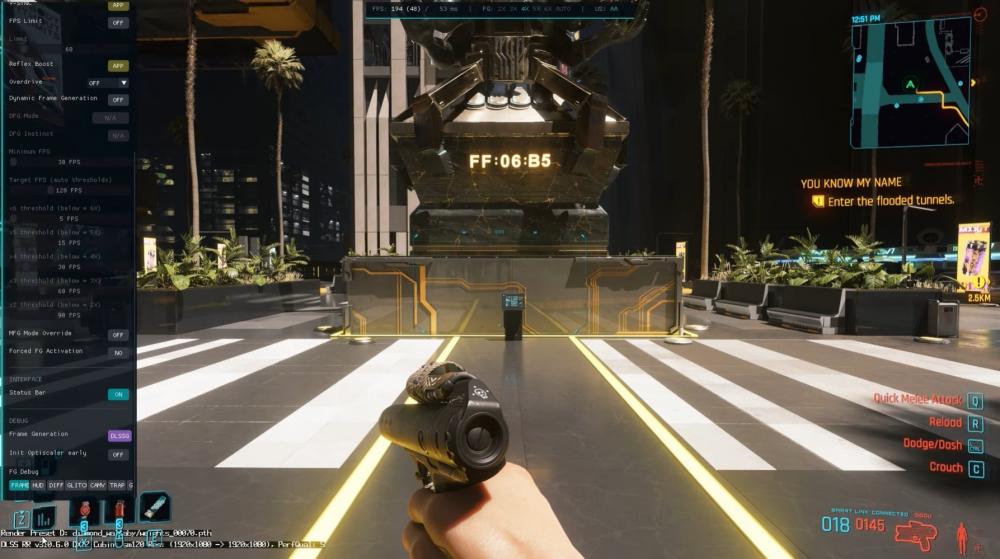Screen dimensions: 1000x559
Task: Toggle Forced FG Activation
Action: (x=118, y=353)
